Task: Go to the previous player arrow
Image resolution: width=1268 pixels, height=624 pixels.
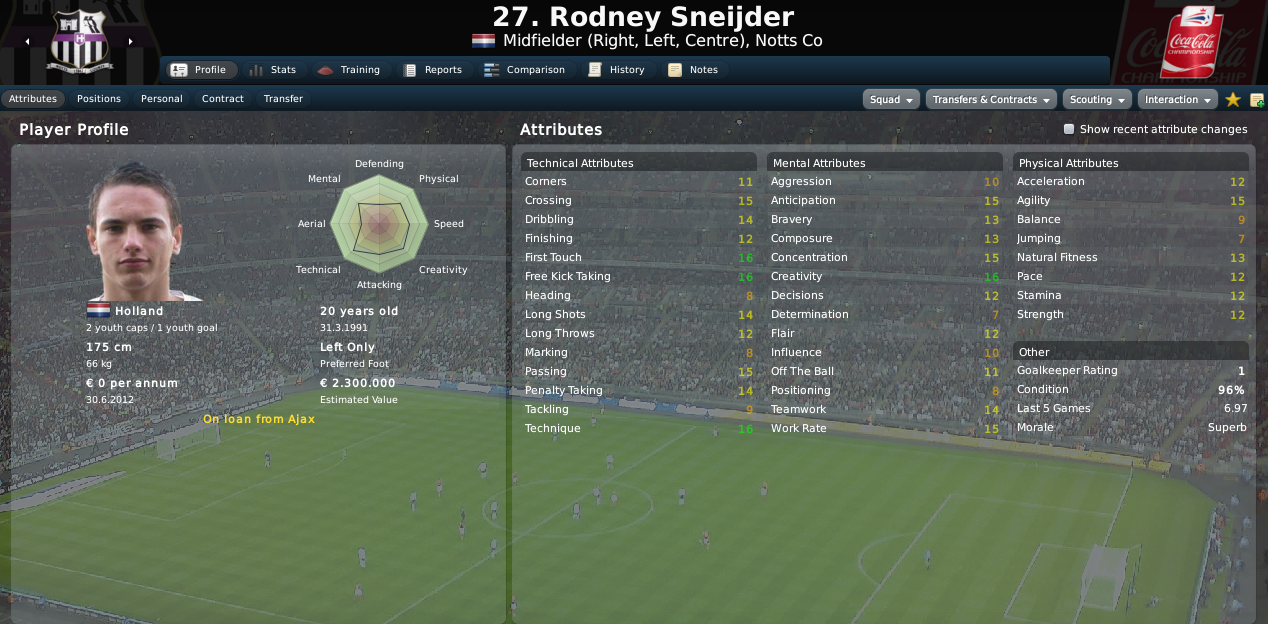Action: click(x=27, y=42)
